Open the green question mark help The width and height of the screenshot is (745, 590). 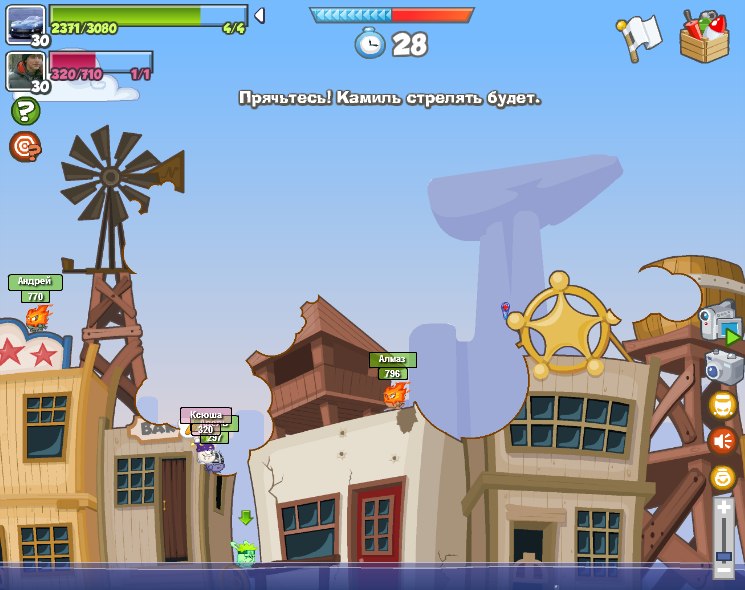point(25,111)
